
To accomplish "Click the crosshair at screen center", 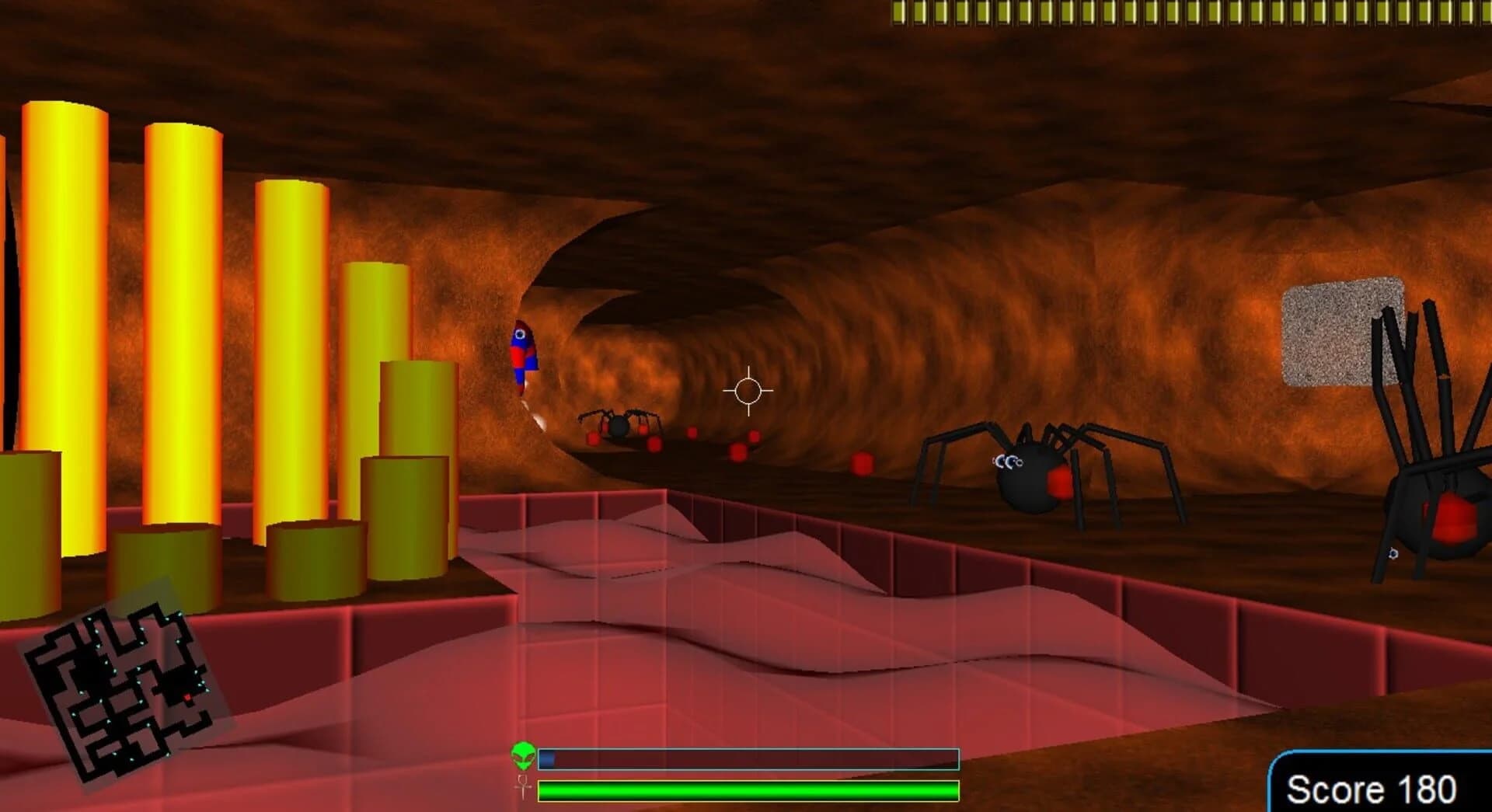I will 748,392.
